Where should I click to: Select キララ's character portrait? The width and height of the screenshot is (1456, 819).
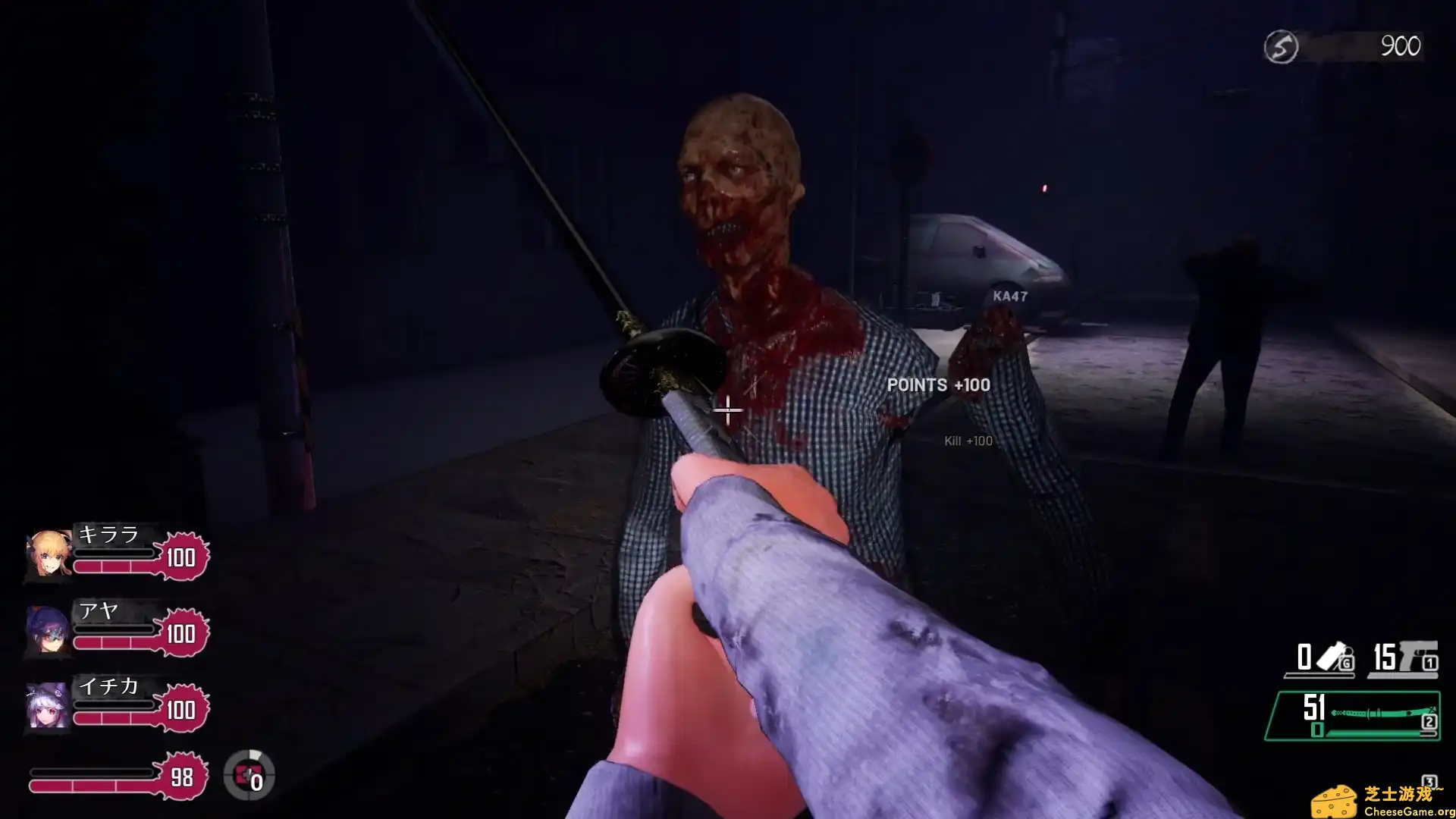click(47, 554)
